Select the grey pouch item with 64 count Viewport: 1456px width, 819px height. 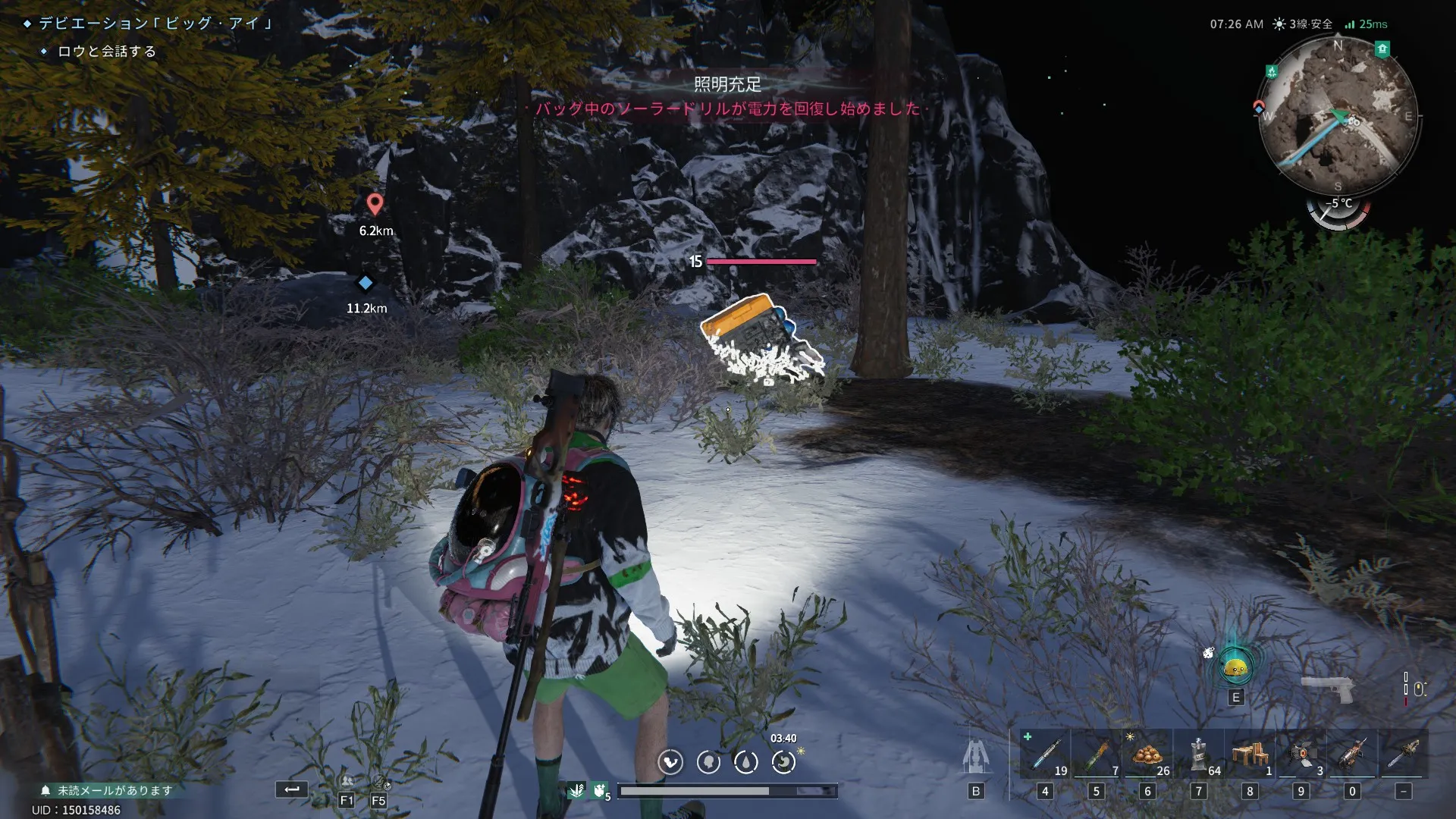tap(1199, 754)
